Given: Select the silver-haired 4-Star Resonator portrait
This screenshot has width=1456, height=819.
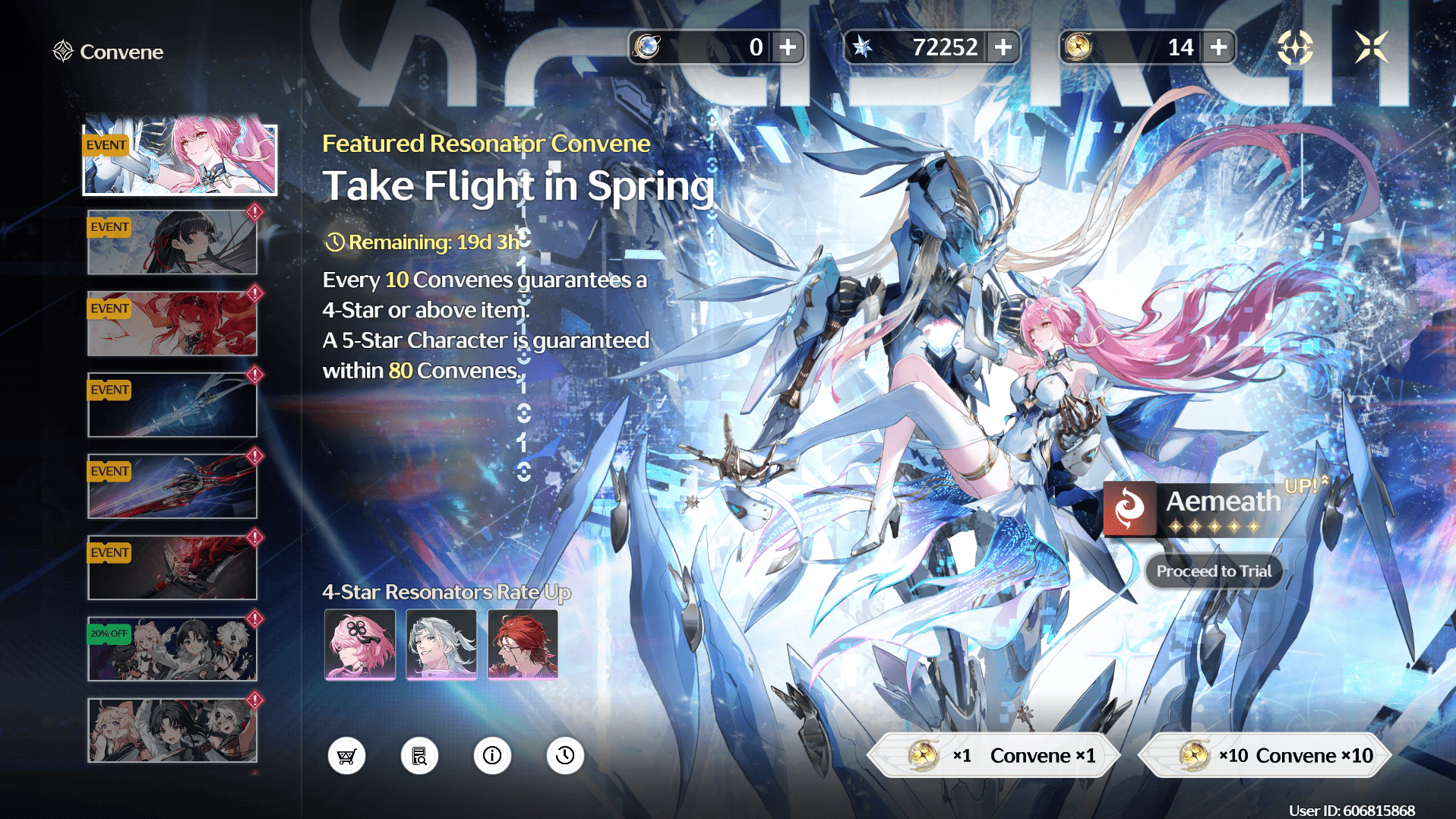Looking at the screenshot, I should pyautogui.click(x=441, y=645).
